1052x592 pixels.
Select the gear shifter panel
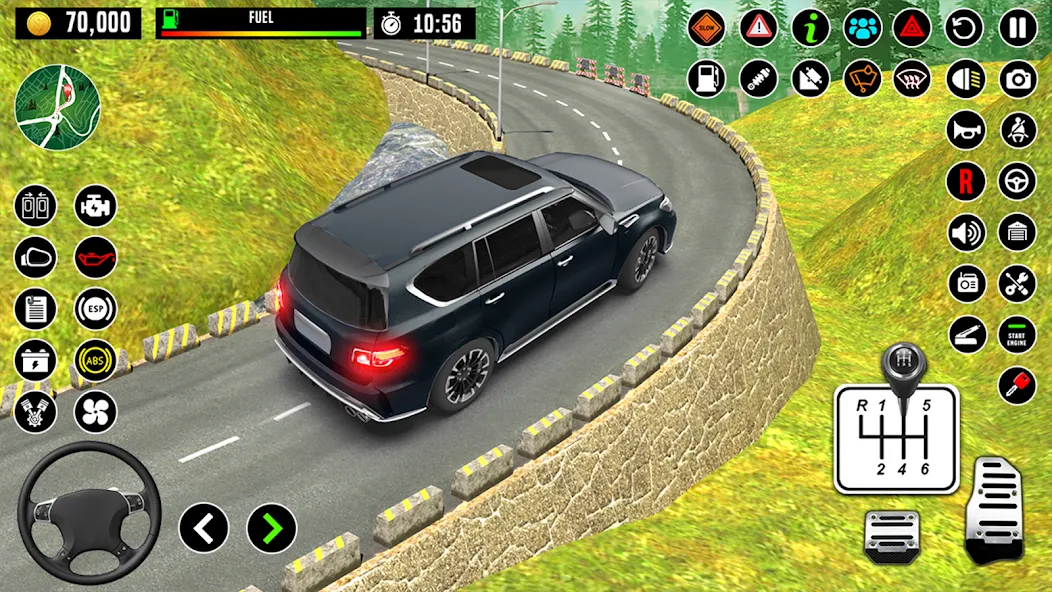click(x=896, y=437)
